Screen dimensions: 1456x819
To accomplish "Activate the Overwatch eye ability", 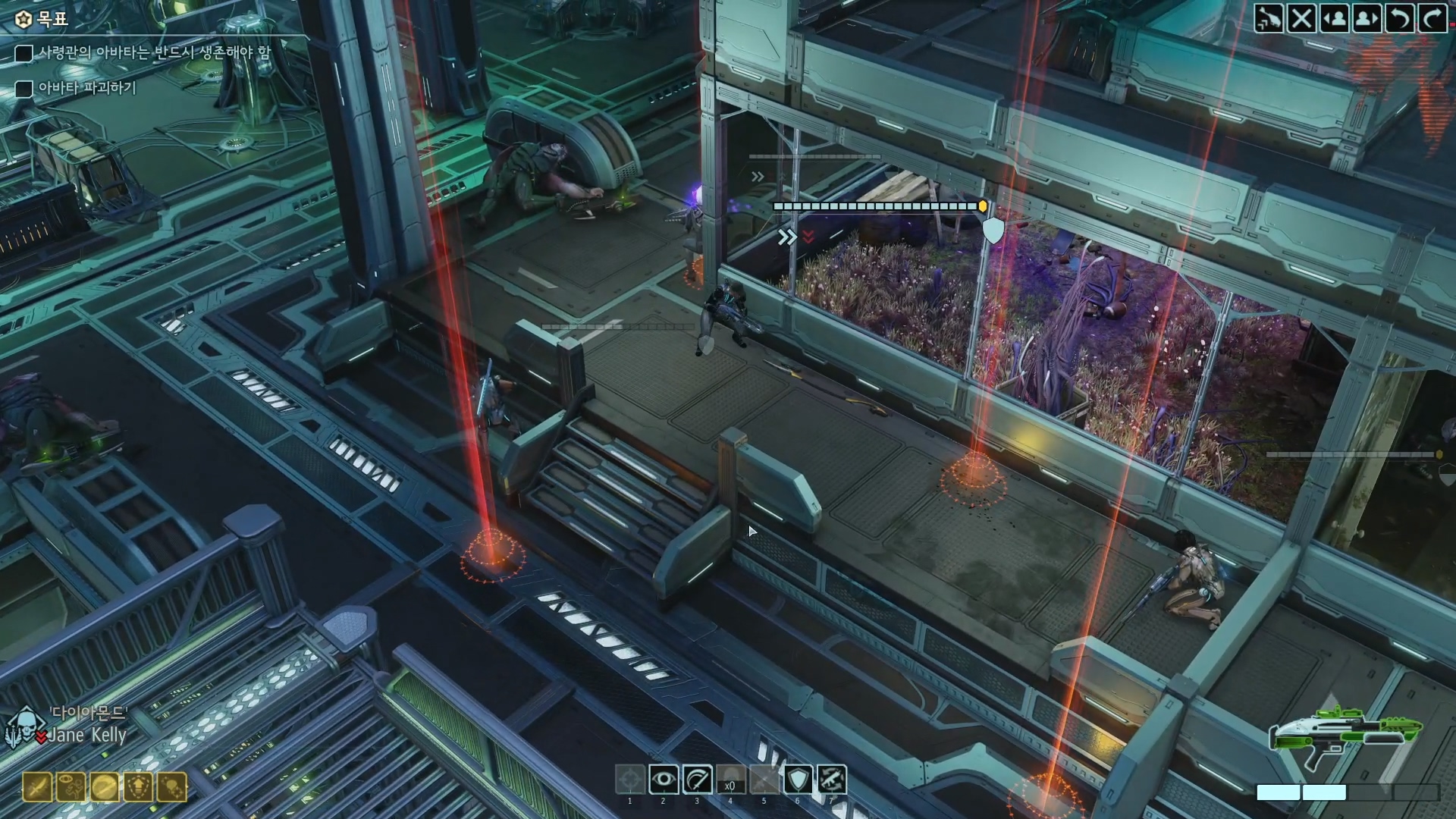I will [664, 780].
